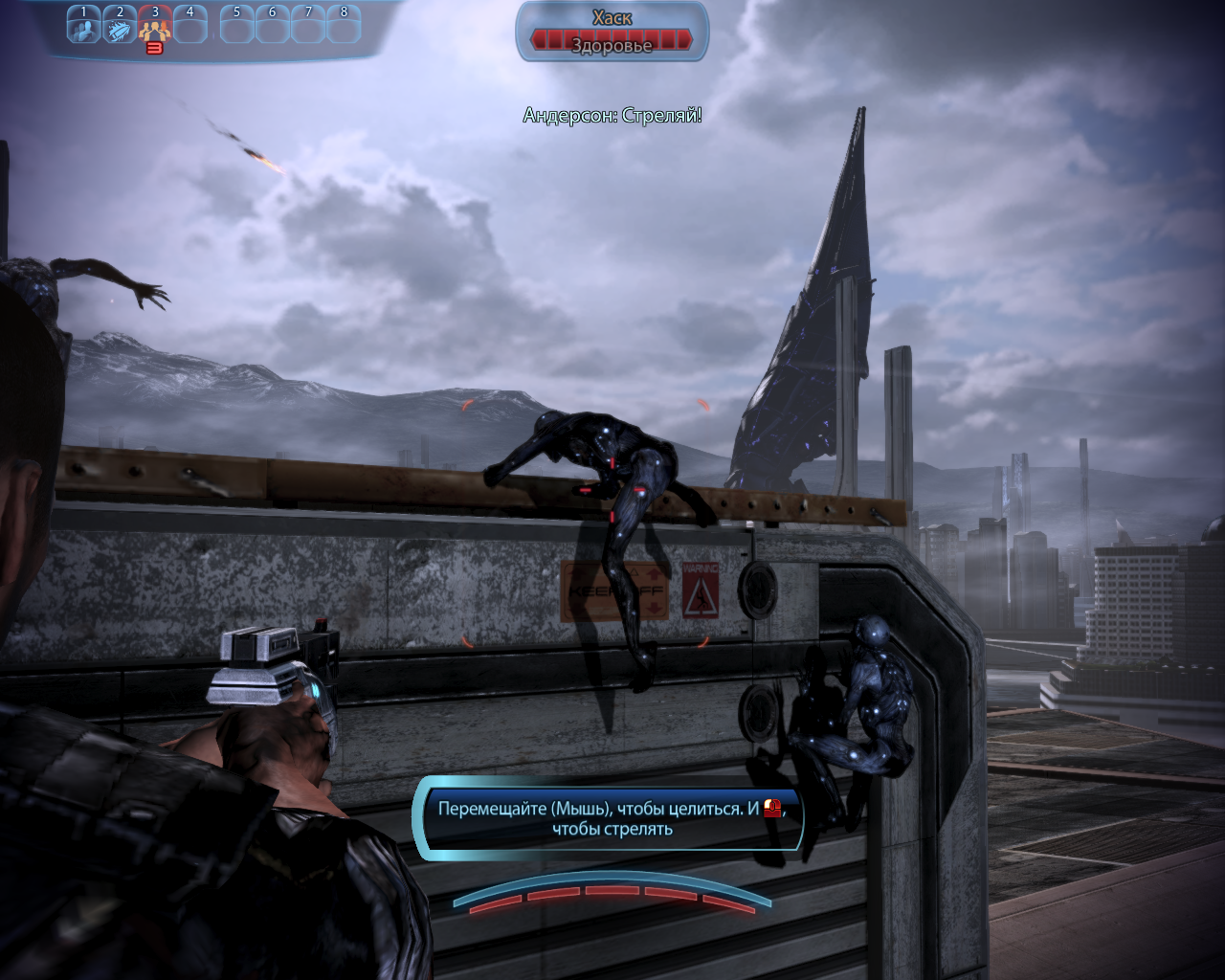Select empty quick slot 4
Image resolution: width=1225 pixels, height=980 pixels.
(190, 26)
